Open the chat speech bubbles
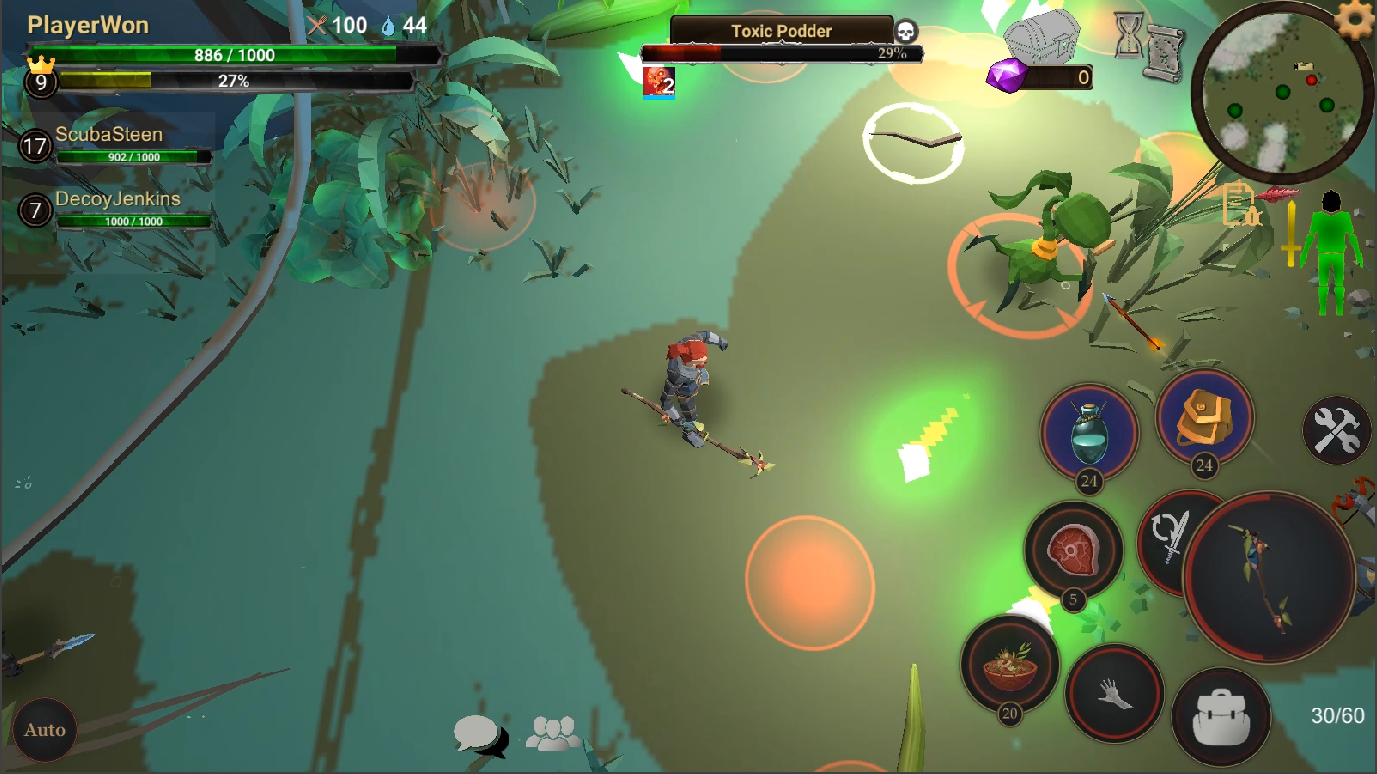Image resolution: width=1377 pixels, height=774 pixels. pyautogui.click(x=479, y=735)
